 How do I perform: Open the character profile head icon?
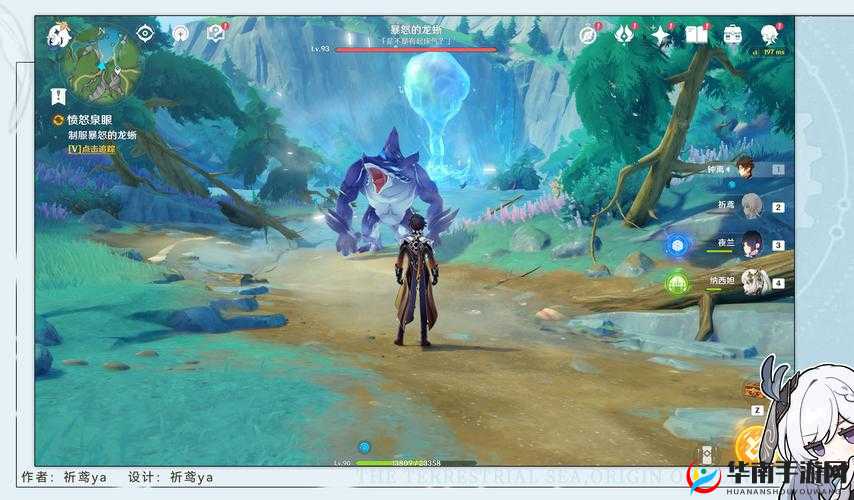(769, 35)
